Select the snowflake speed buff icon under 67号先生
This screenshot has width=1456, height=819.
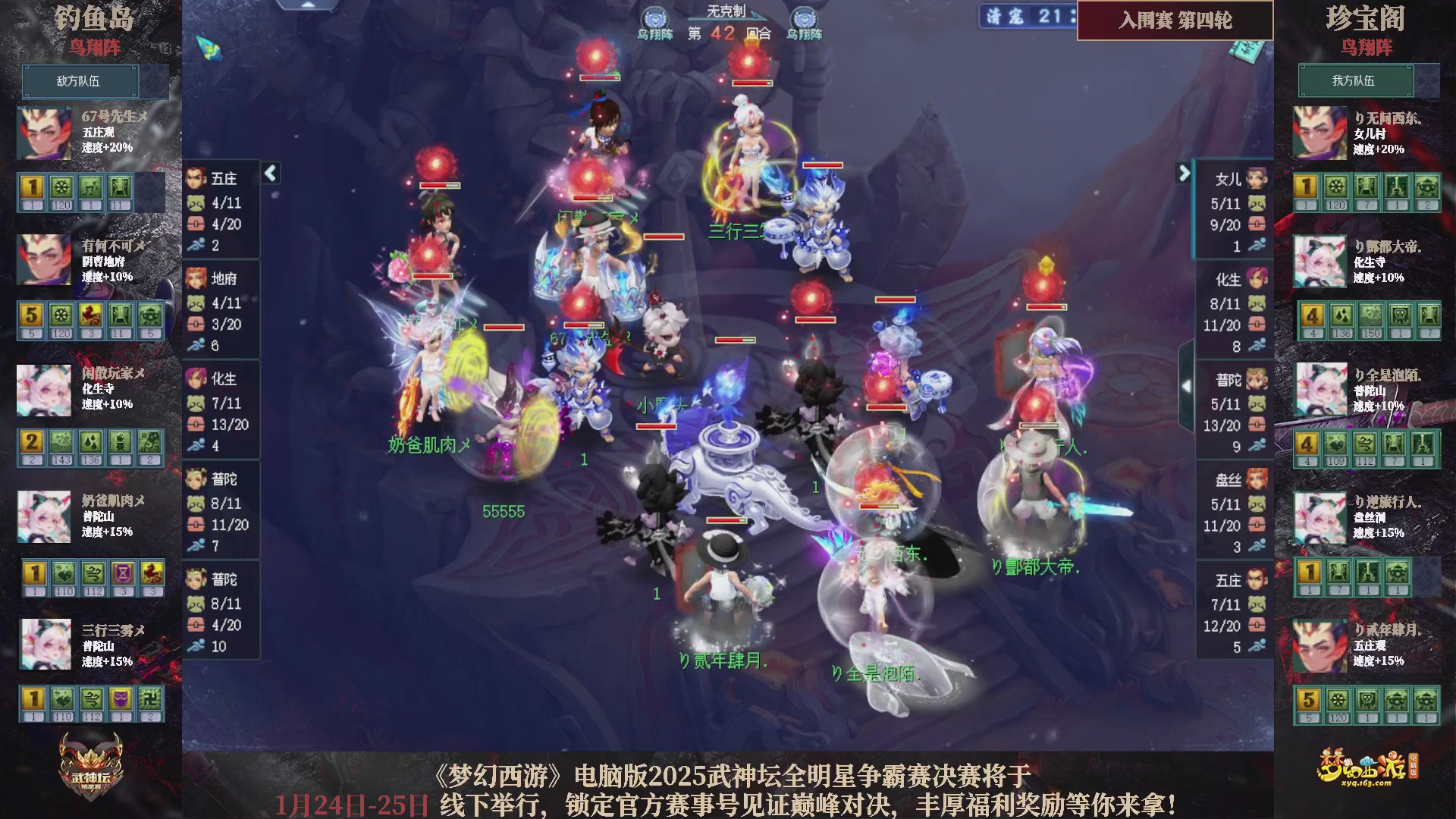[61, 187]
